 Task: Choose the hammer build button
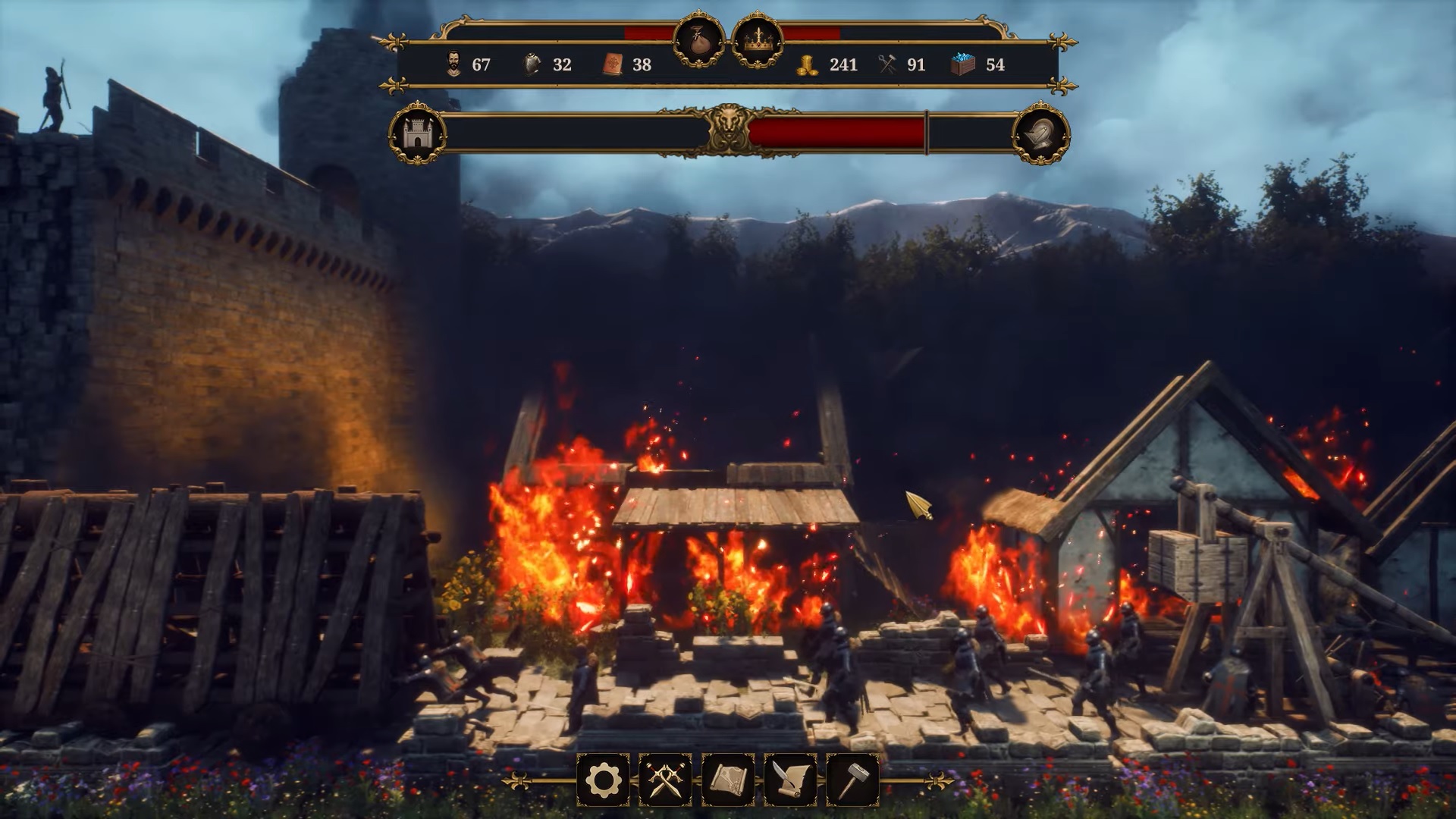(x=852, y=779)
